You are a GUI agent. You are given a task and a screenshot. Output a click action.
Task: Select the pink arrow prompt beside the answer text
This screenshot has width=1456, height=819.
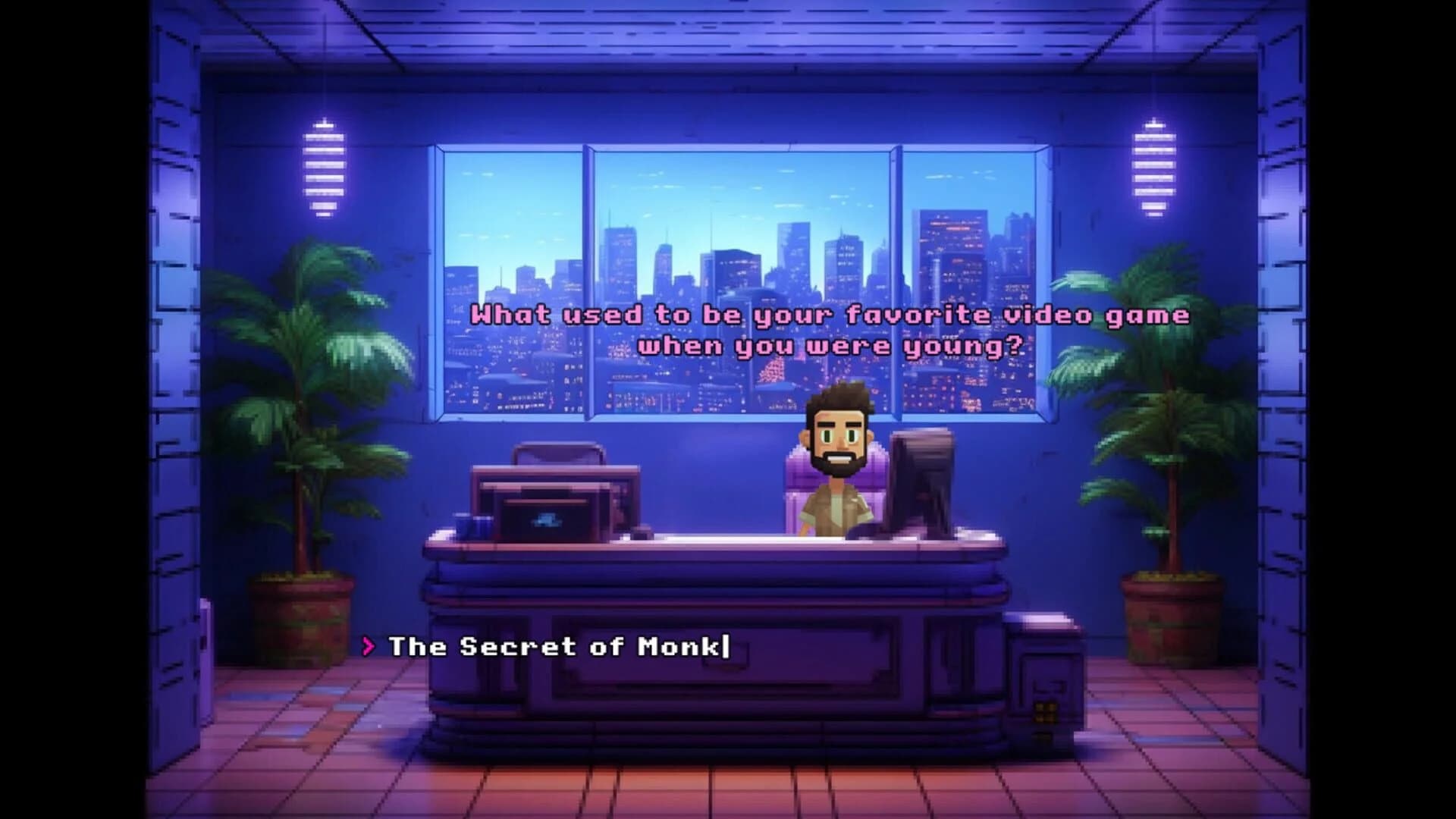369,648
